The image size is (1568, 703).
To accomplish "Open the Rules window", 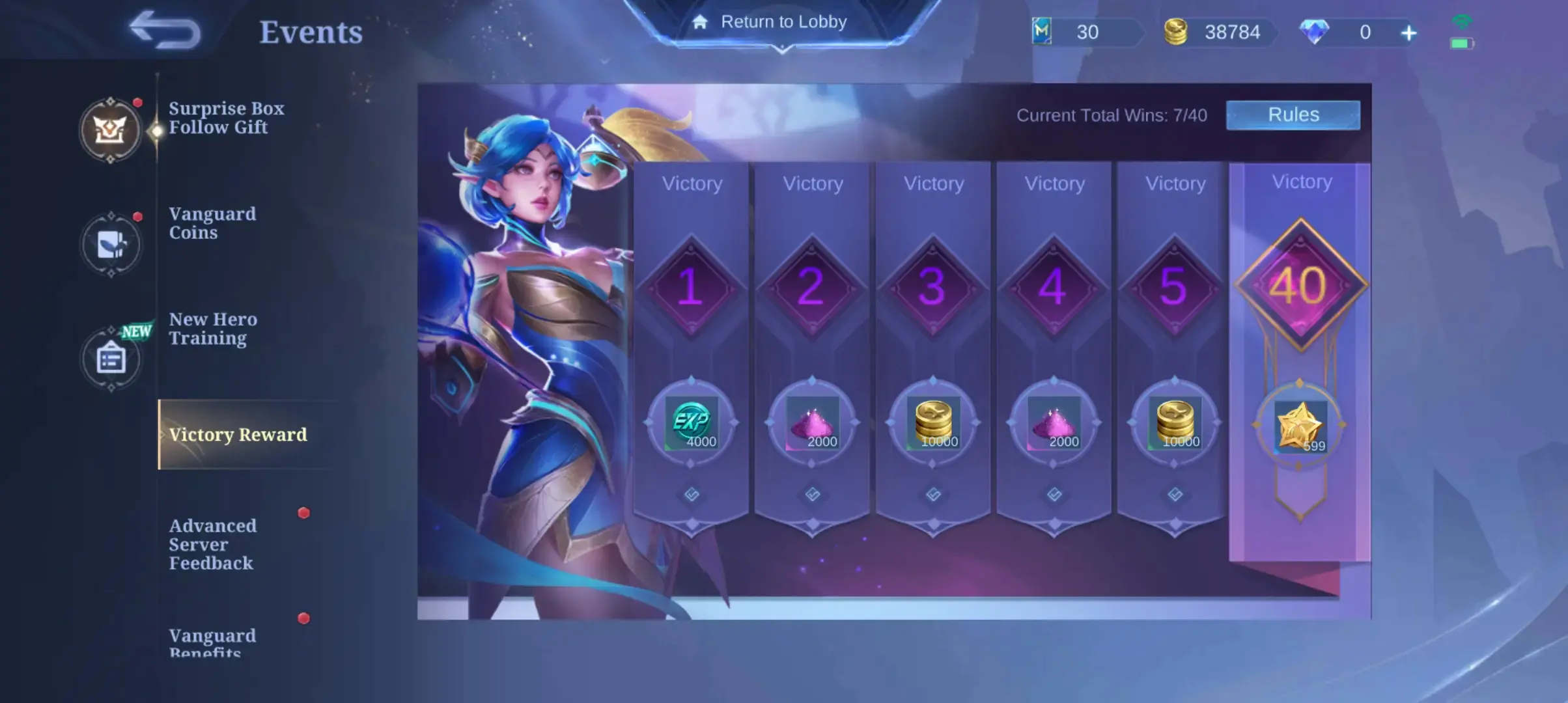I will tap(1293, 115).
